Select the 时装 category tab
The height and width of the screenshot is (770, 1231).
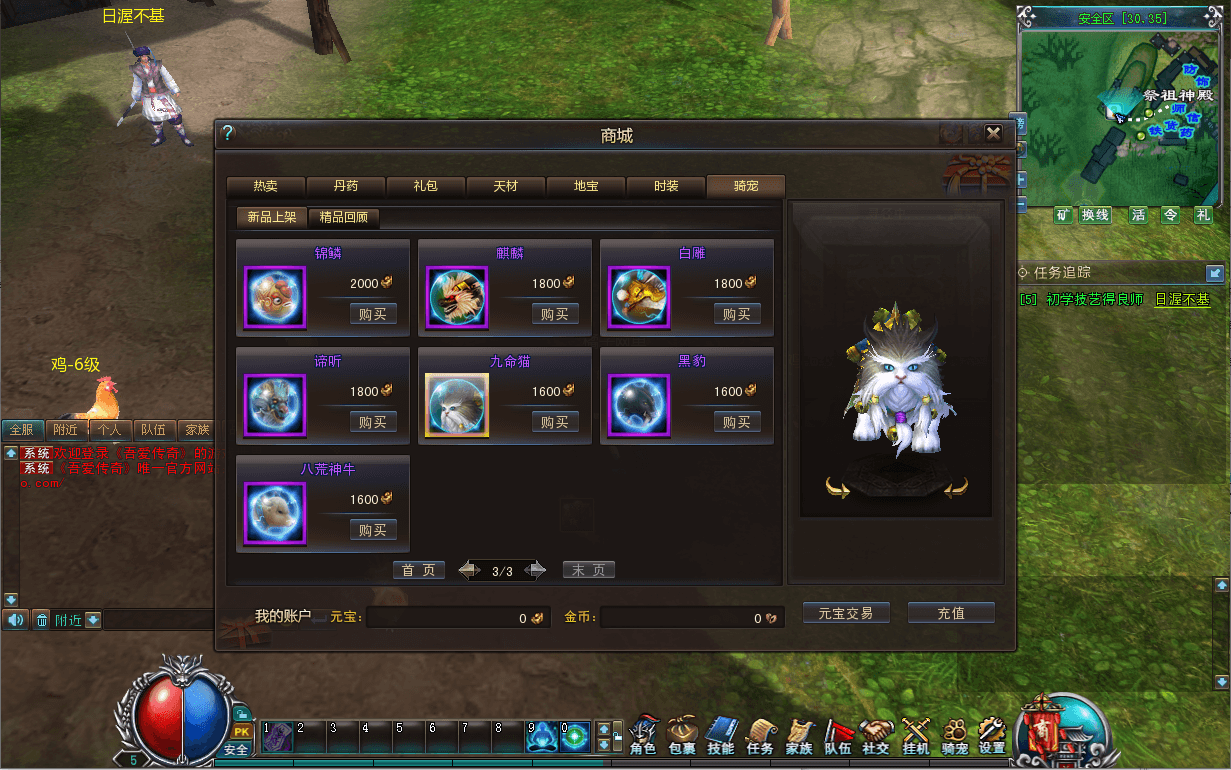point(665,186)
